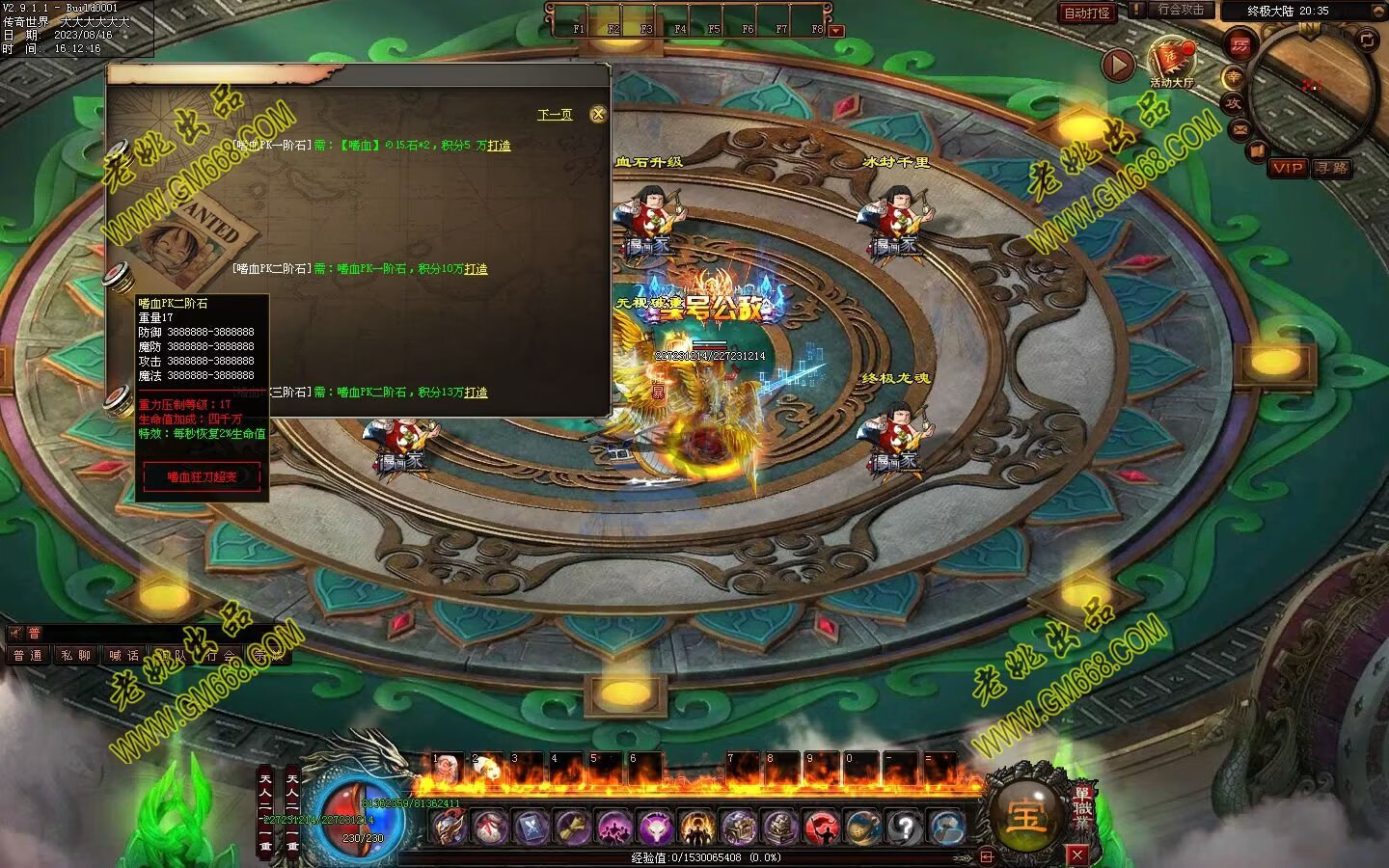Toggle 自动打怪 auto-fight button
The width and height of the screenshot is (1389, 868).
[1087, 13]
